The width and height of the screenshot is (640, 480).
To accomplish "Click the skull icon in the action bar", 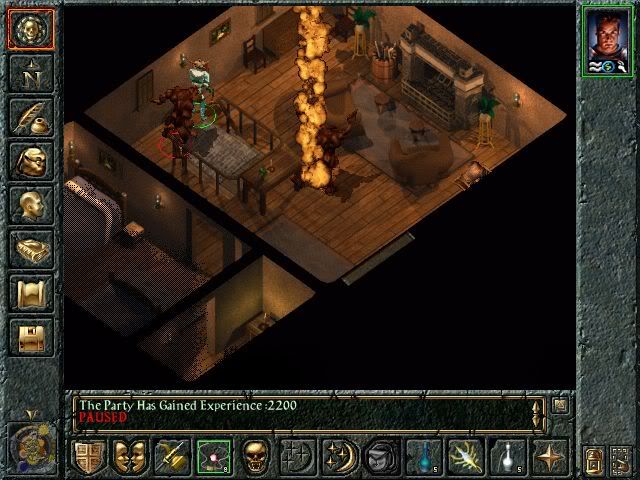I will 256,457.
